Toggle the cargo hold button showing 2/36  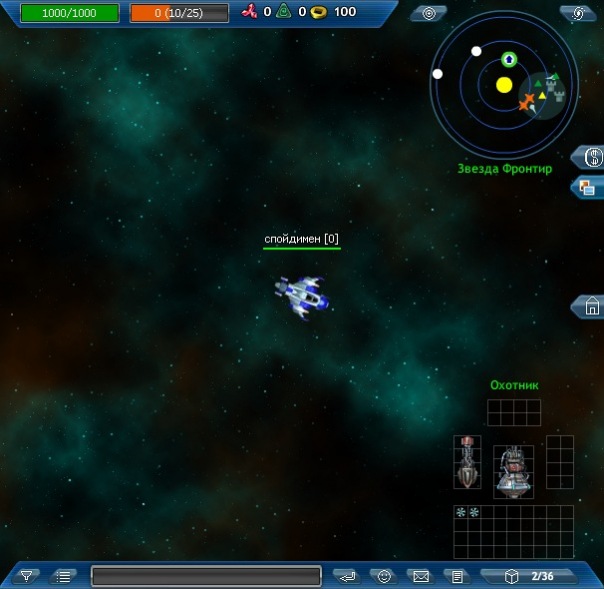tap(531, 576)
